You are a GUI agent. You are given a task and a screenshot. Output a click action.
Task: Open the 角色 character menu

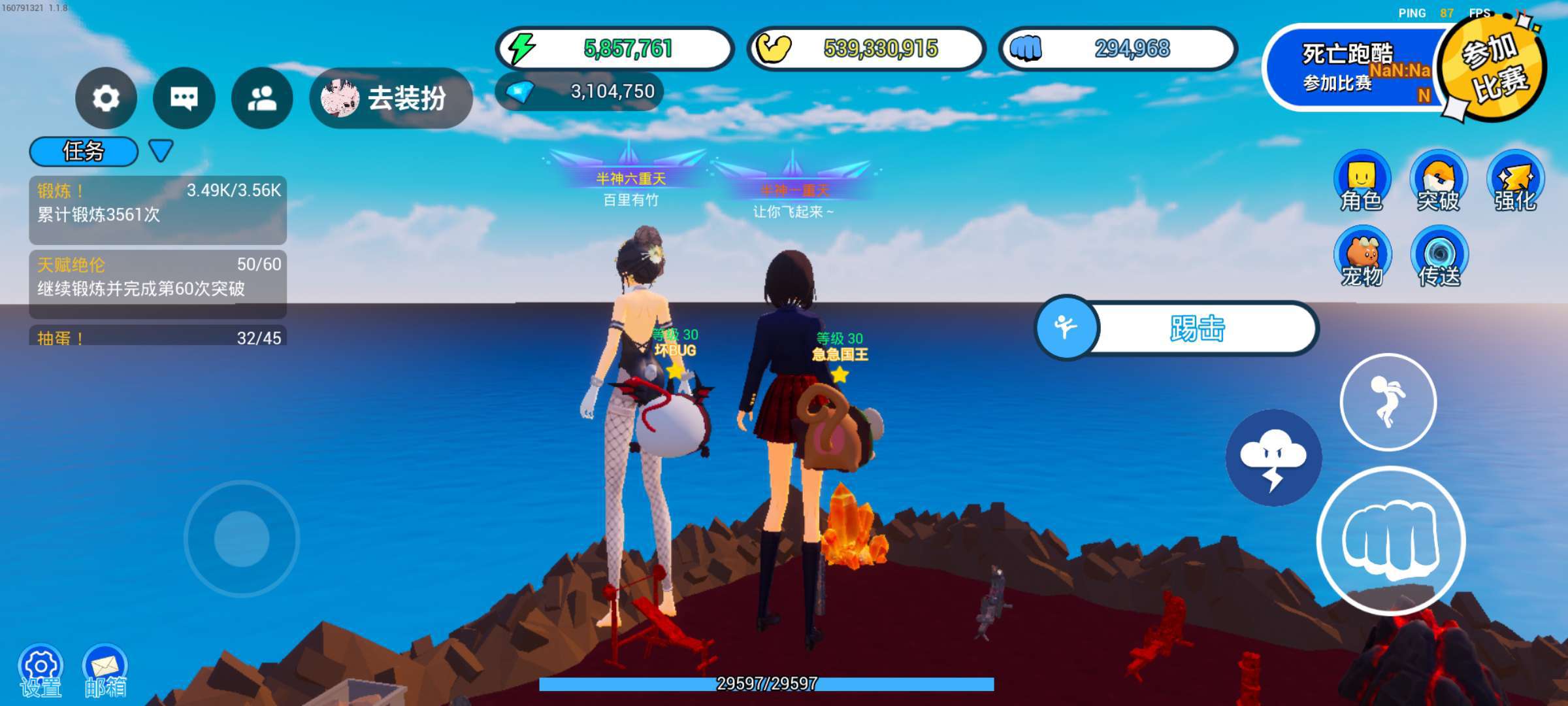(1362, 181)
